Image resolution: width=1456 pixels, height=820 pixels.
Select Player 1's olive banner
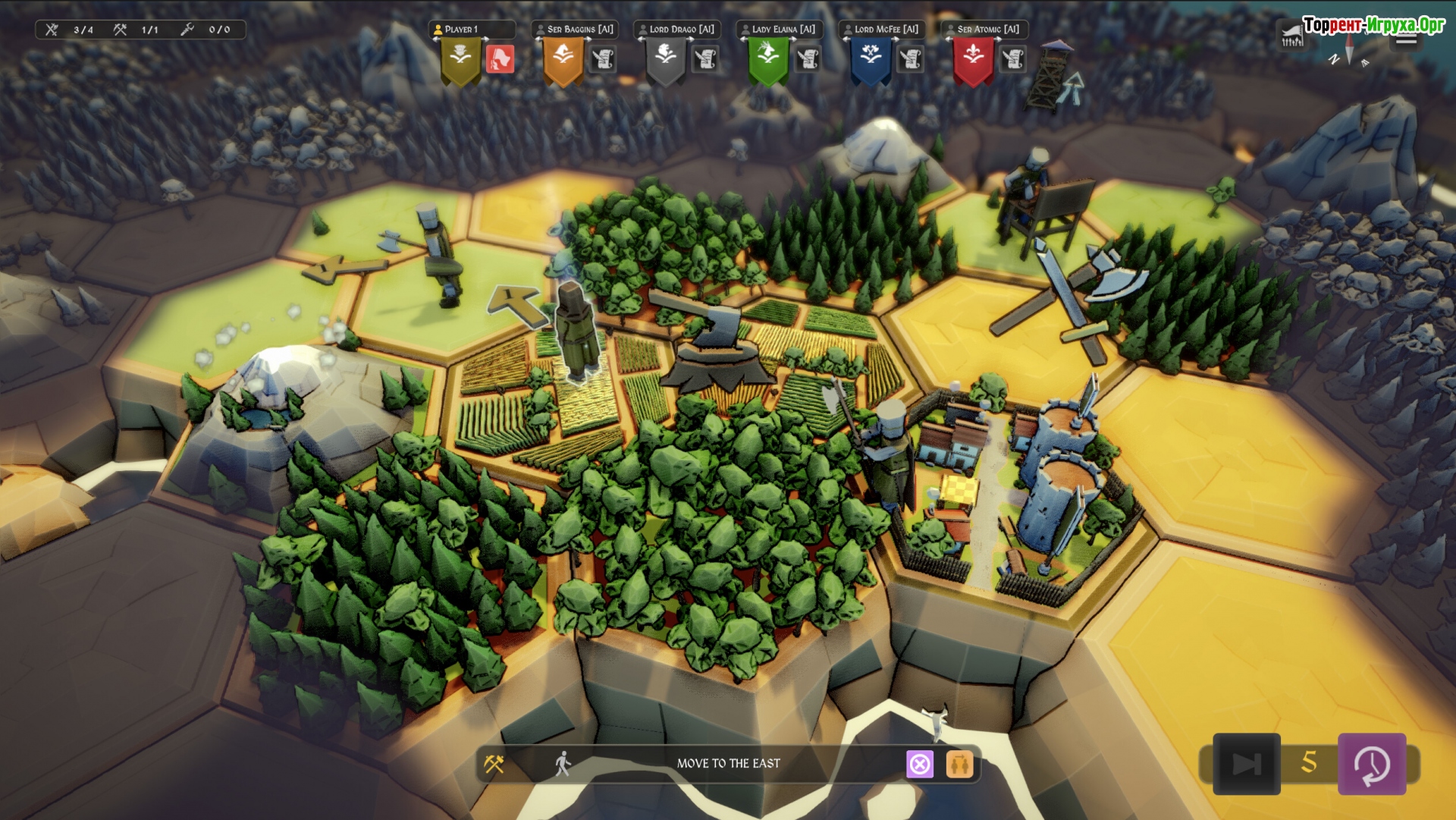[x=460, y=59]
